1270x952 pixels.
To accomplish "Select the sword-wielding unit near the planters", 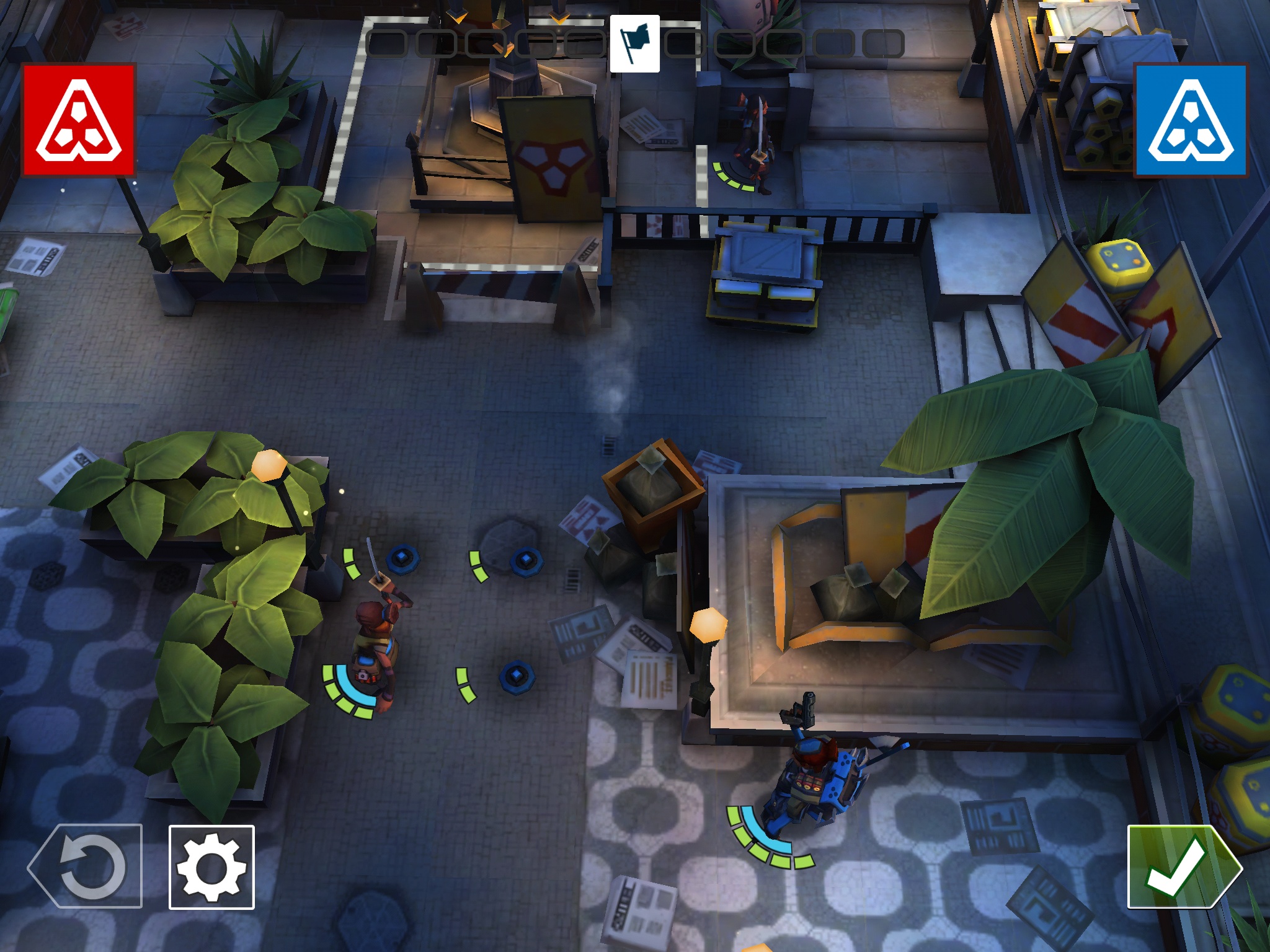I will pos(376,645).
